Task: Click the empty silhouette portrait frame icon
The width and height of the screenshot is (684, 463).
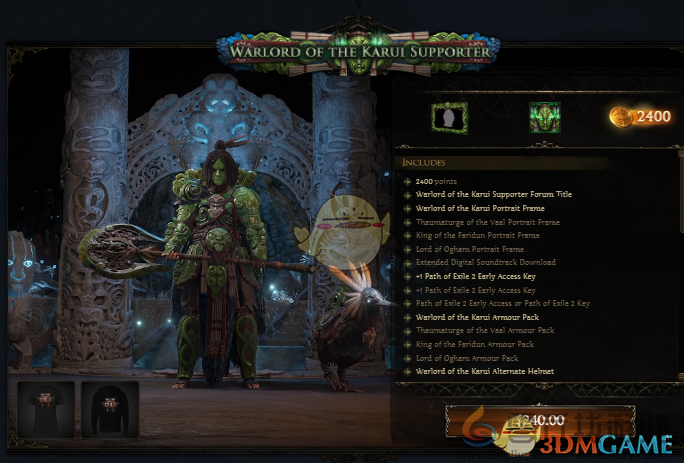Action: click(449, 117)
